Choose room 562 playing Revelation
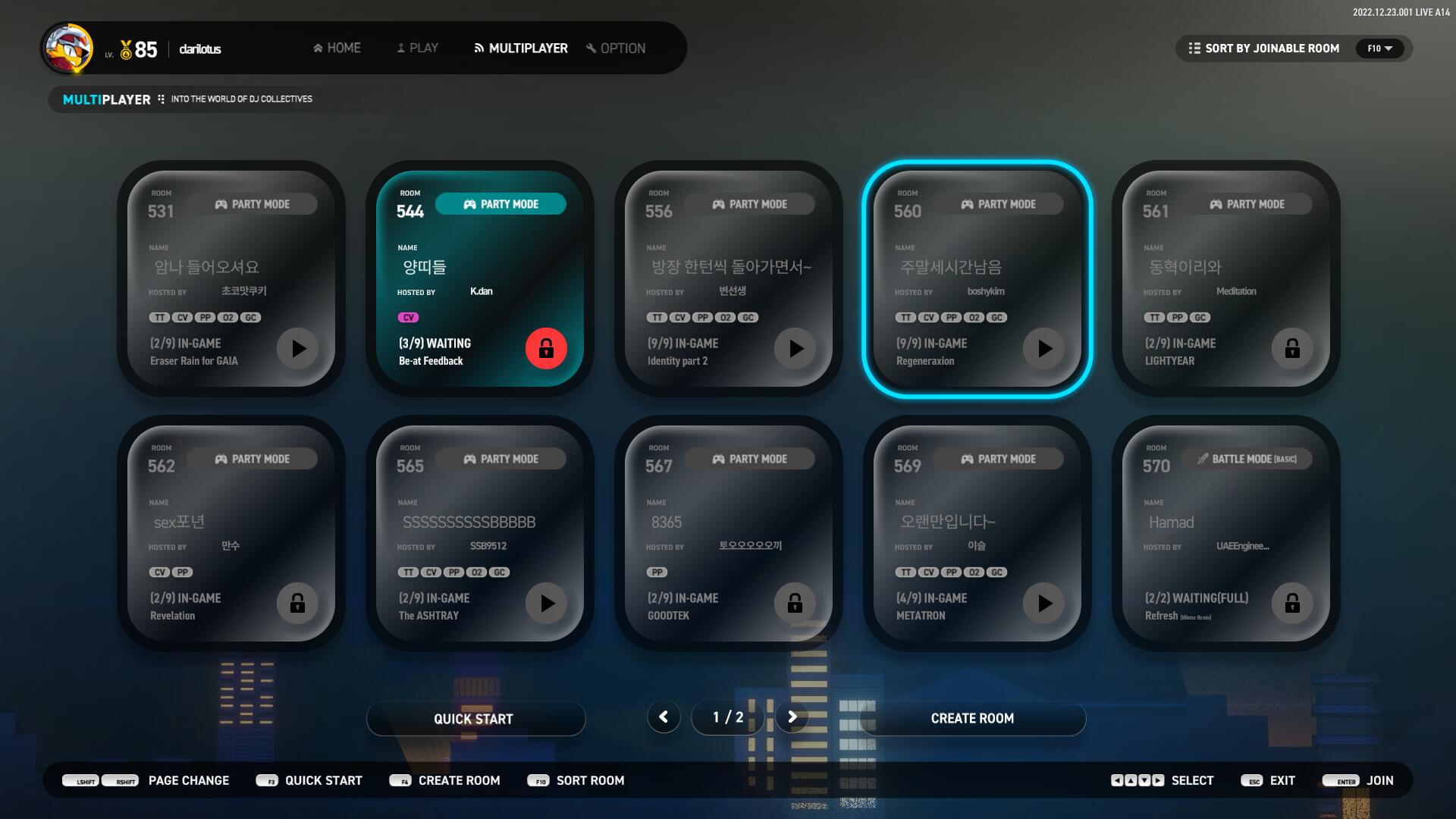This screenshot has width=1456, height=819. pyautogui.click(x=231, y=532)
